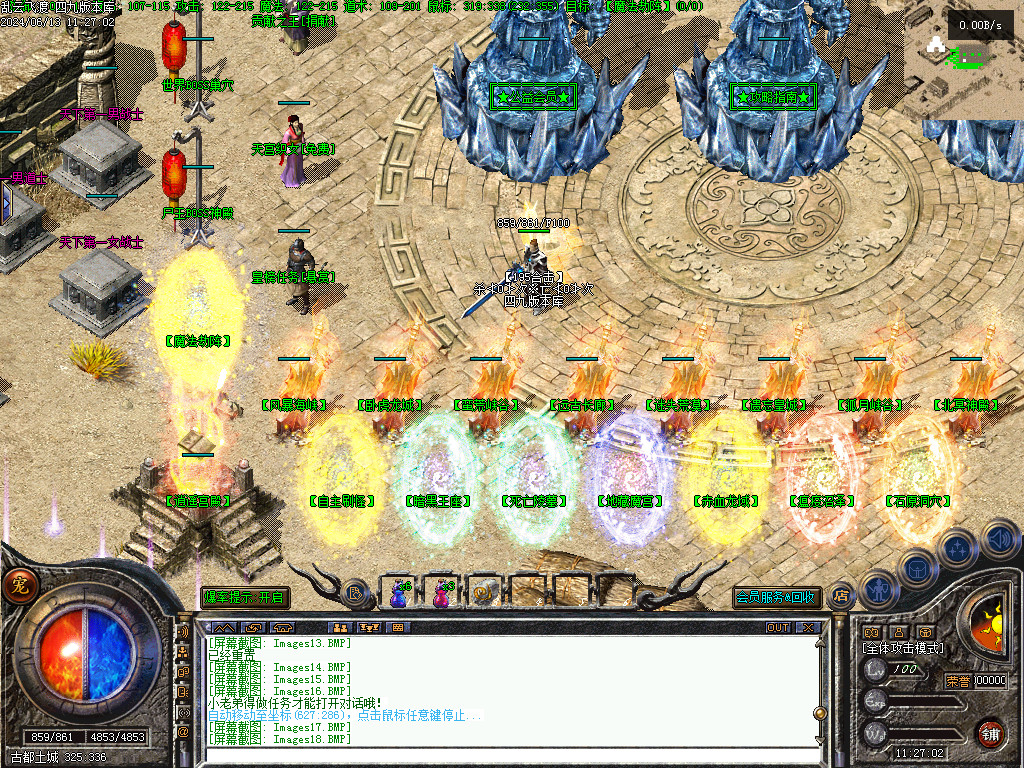This screenshot has height=768, width=1024.
Task: Open the inventory bag icon
Action: pos(916,567)
